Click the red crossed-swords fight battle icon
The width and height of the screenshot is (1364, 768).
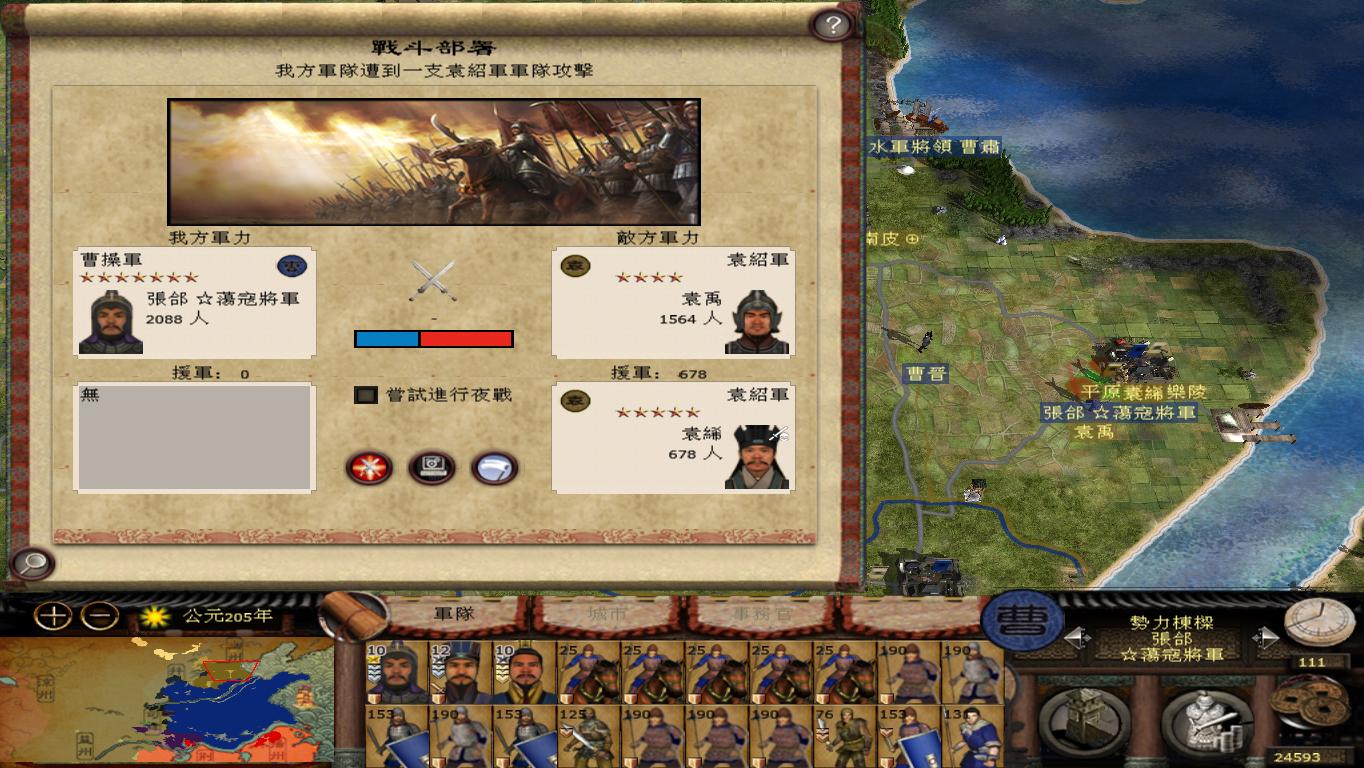click(x=369, y=467)
